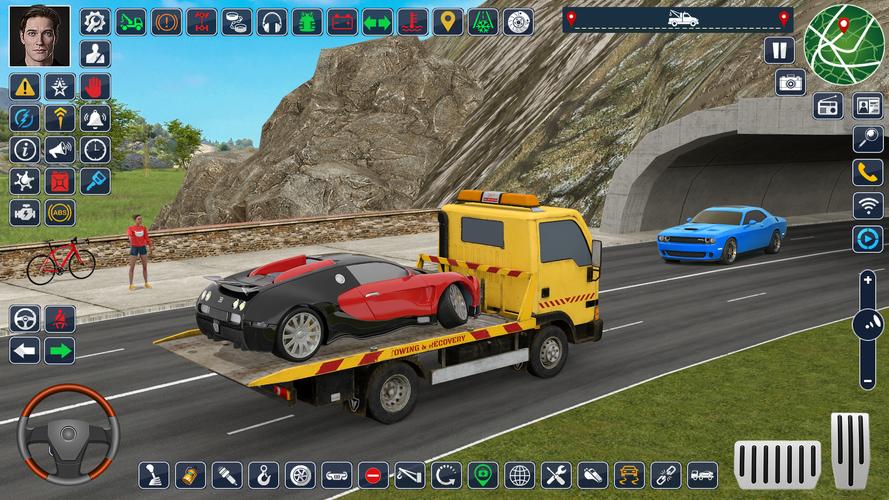
Task: Open the circular minimap
Action: (x=844, y=44)
